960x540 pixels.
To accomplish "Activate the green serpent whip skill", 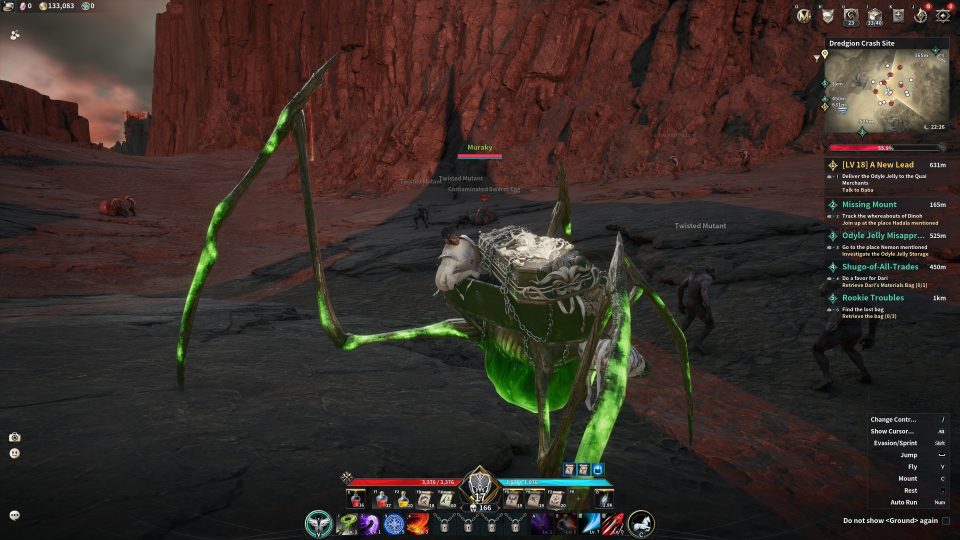I will pyautogui.click(x=346, y=523).
